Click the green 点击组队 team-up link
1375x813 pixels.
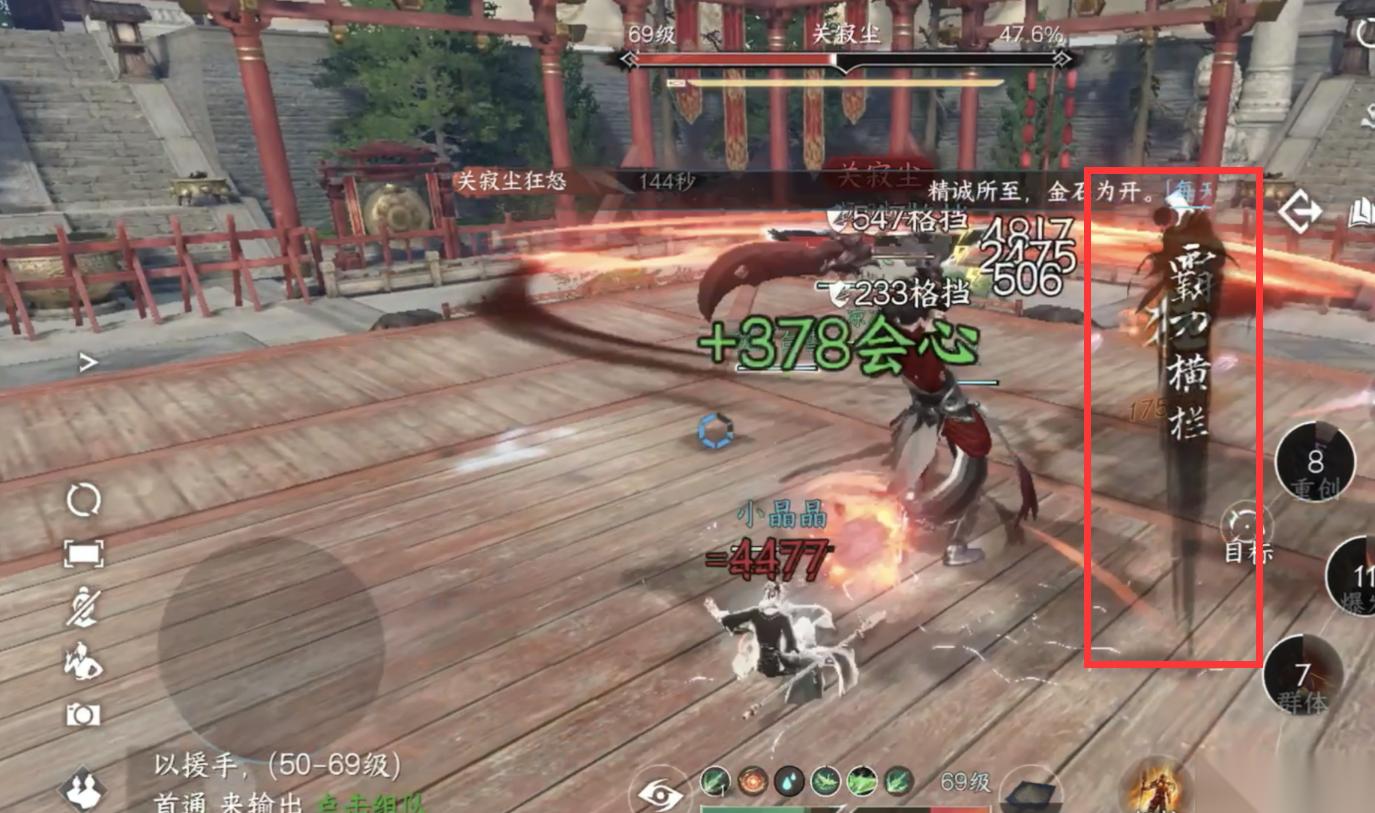point(372,802)
